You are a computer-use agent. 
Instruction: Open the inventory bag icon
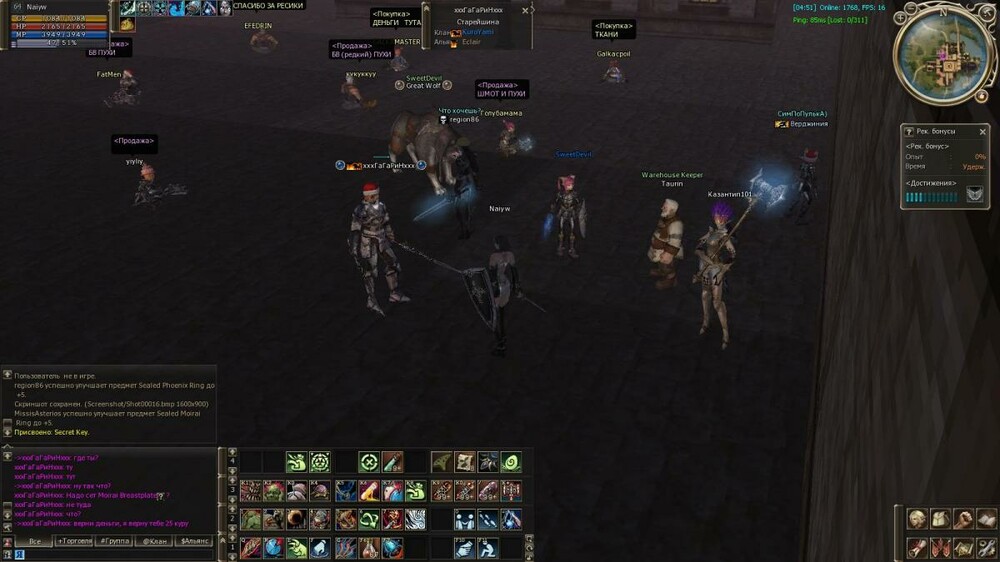(938, 519)
